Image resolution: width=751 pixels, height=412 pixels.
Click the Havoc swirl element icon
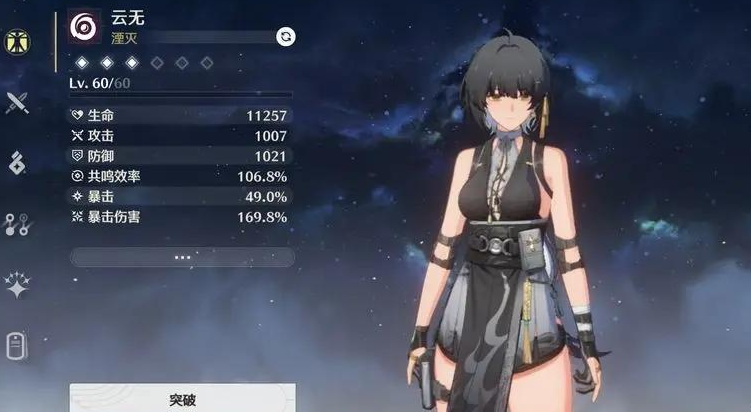click(x=84, y=27)
